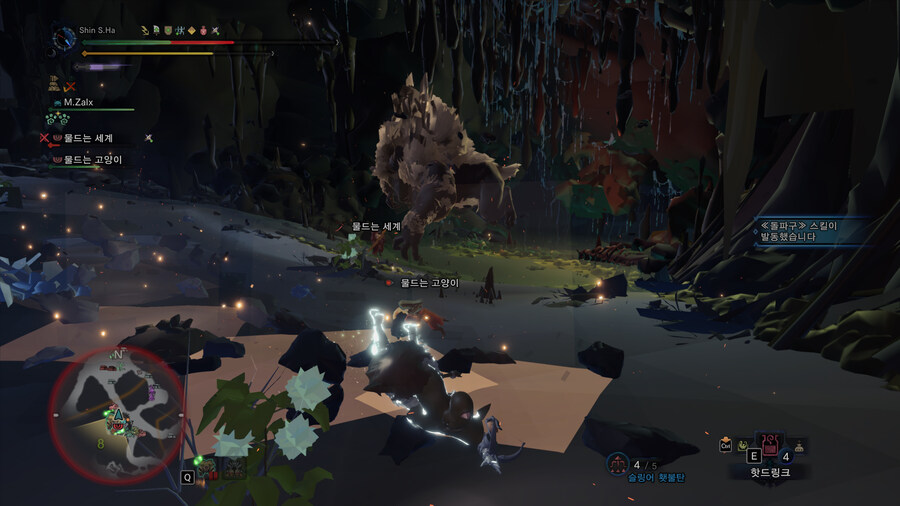Image resolution: width=900 pixels, height=506 pixels.
Task: Click the green item left of Hot Drink
Action: click(742, 447)
